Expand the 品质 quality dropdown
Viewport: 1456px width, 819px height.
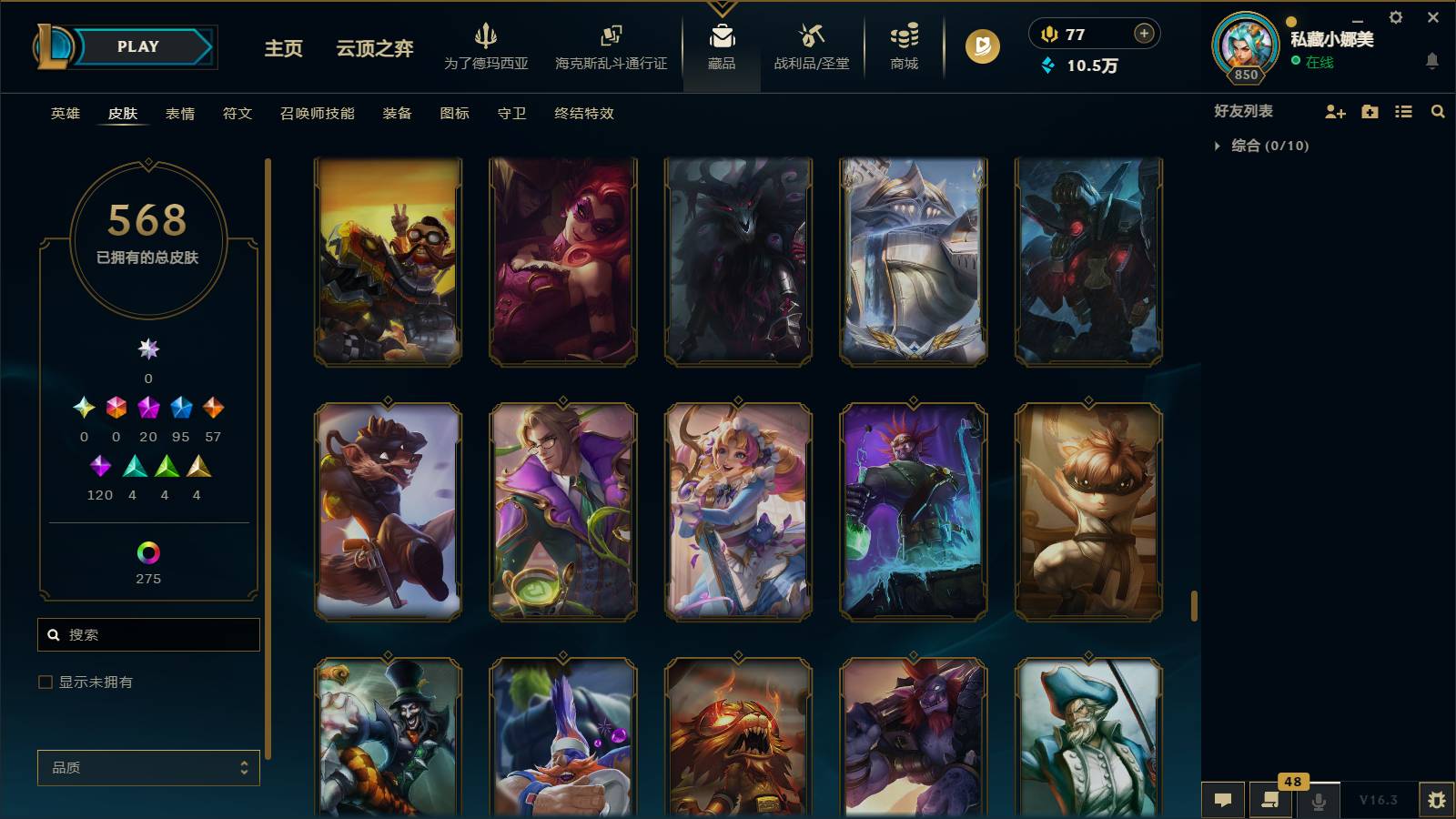[148, 768]
